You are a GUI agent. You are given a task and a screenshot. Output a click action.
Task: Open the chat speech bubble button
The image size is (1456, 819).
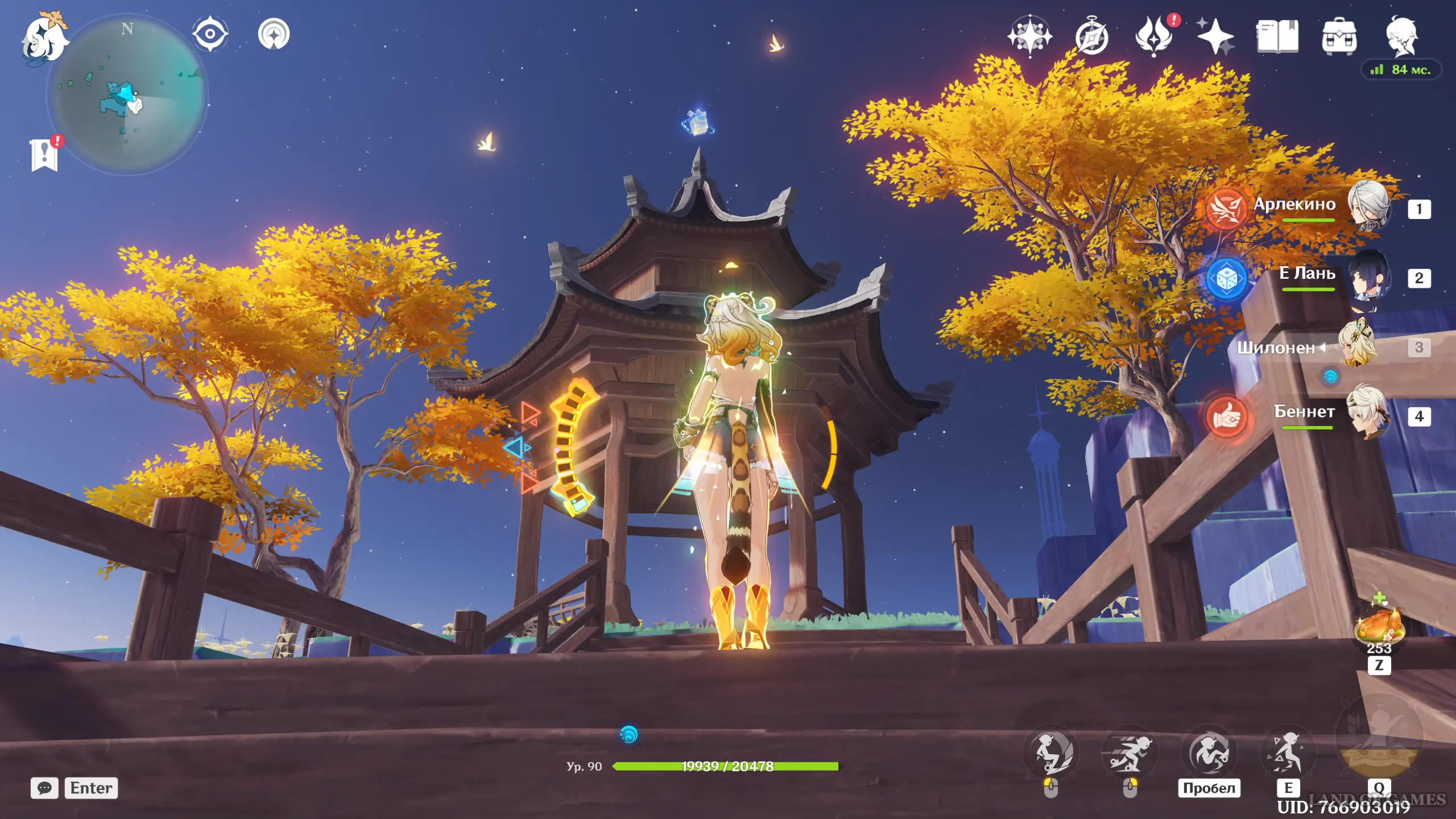44,788
